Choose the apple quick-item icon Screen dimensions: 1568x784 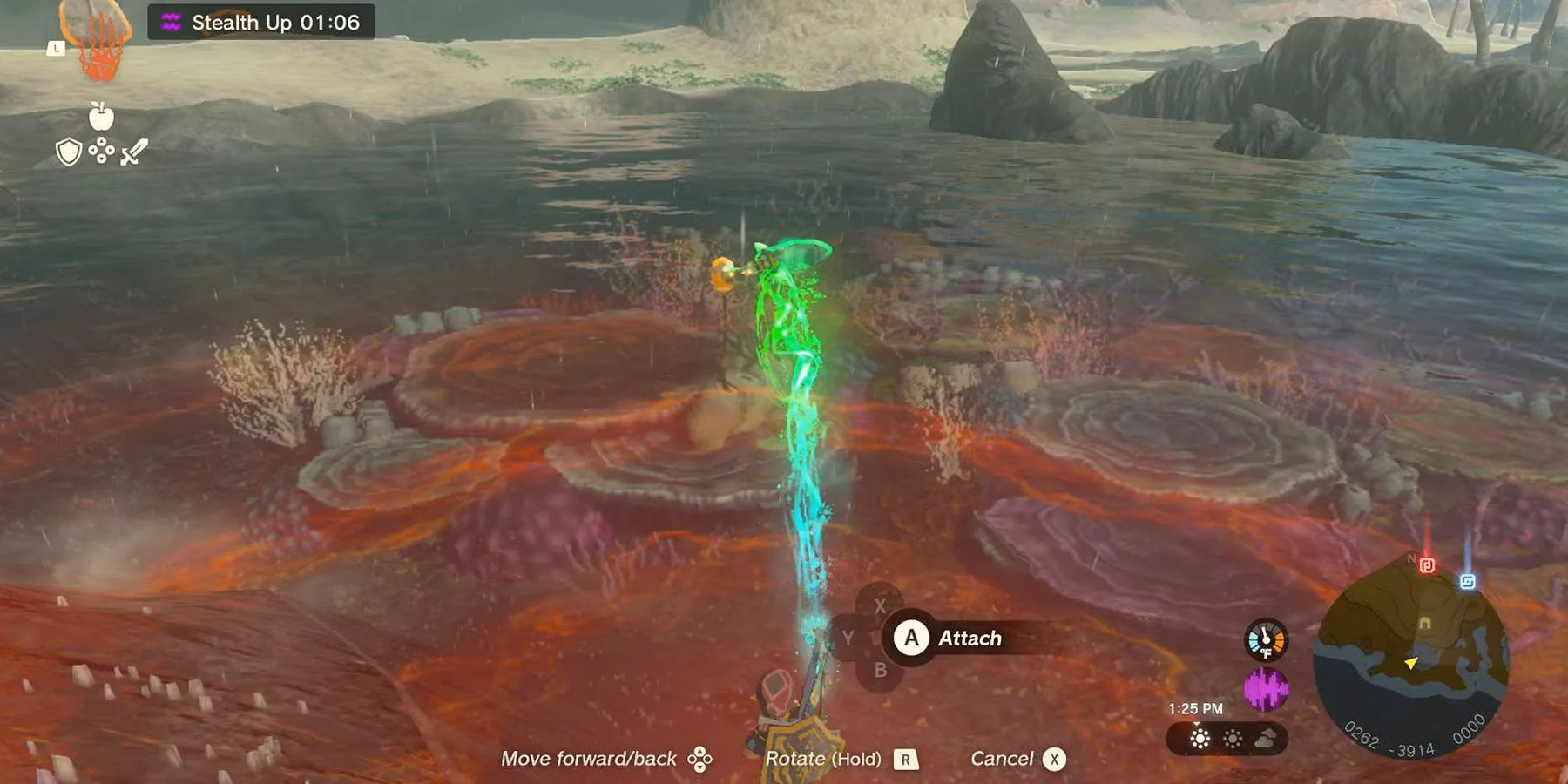click(102, 117)
